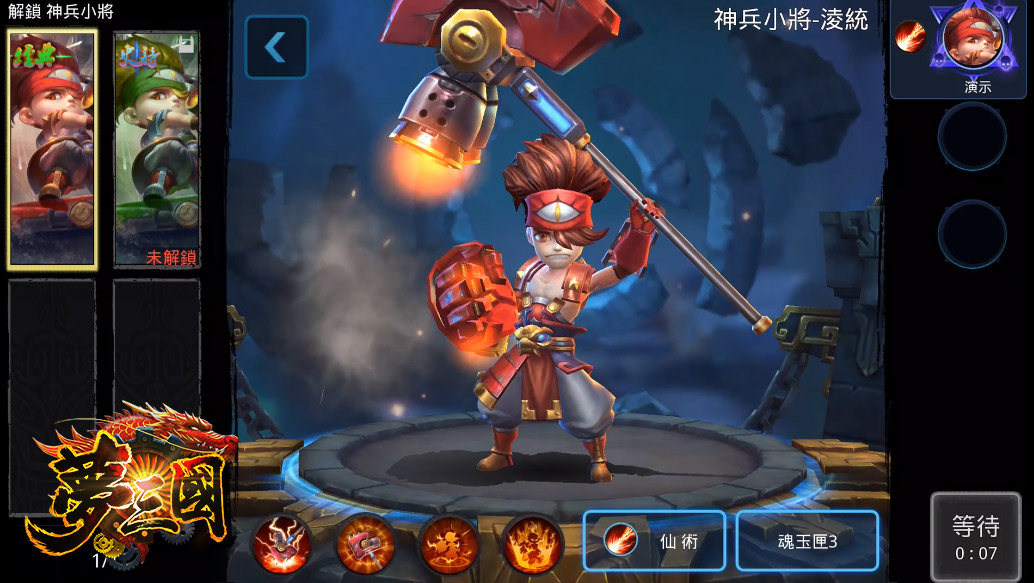This screenshot has width=1034, height=583.
Task: Select the red-headband classic skin card
Action: tap(52, 148)
